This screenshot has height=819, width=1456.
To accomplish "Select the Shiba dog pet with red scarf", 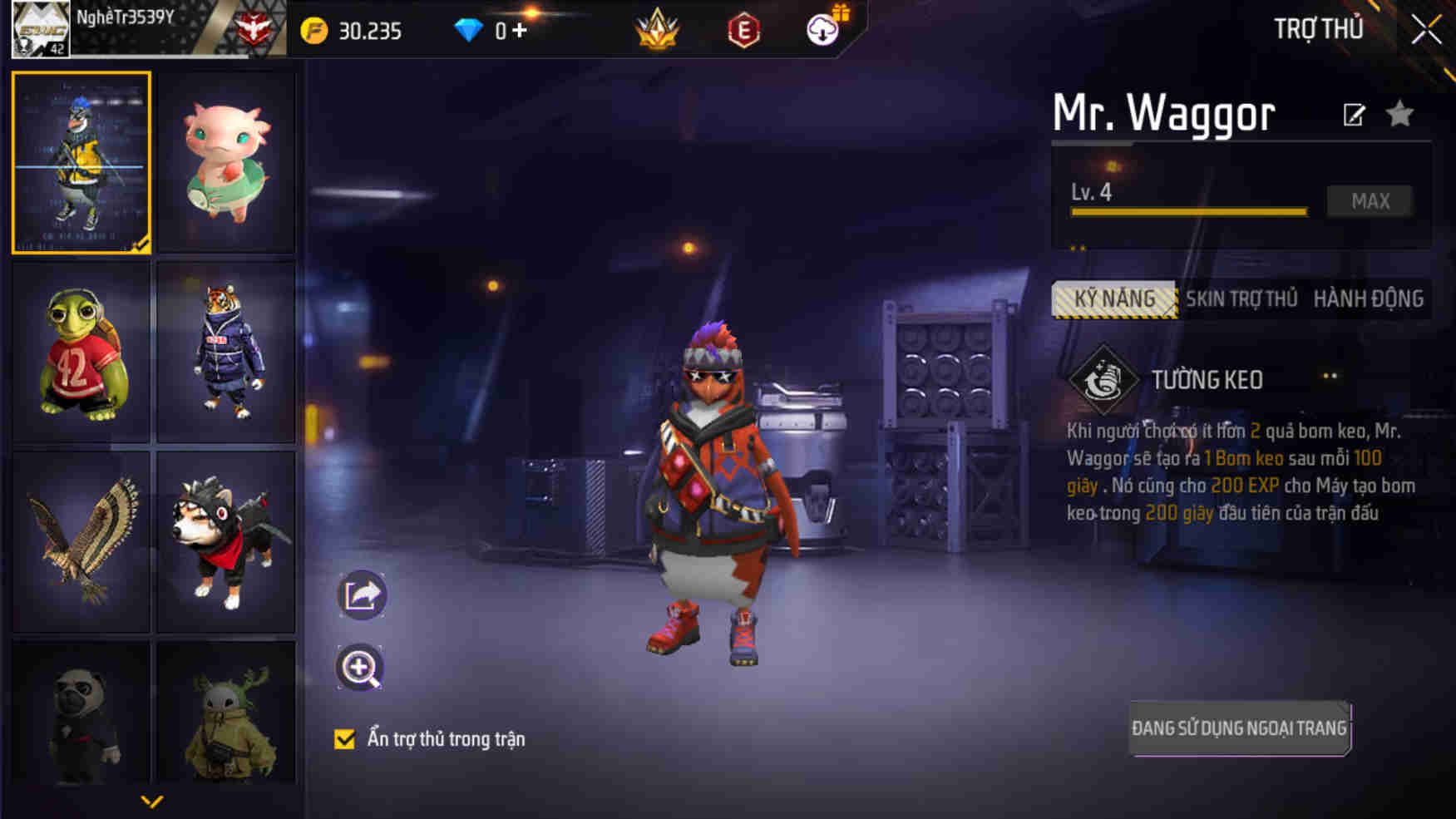I will click(x=225, y=541).
